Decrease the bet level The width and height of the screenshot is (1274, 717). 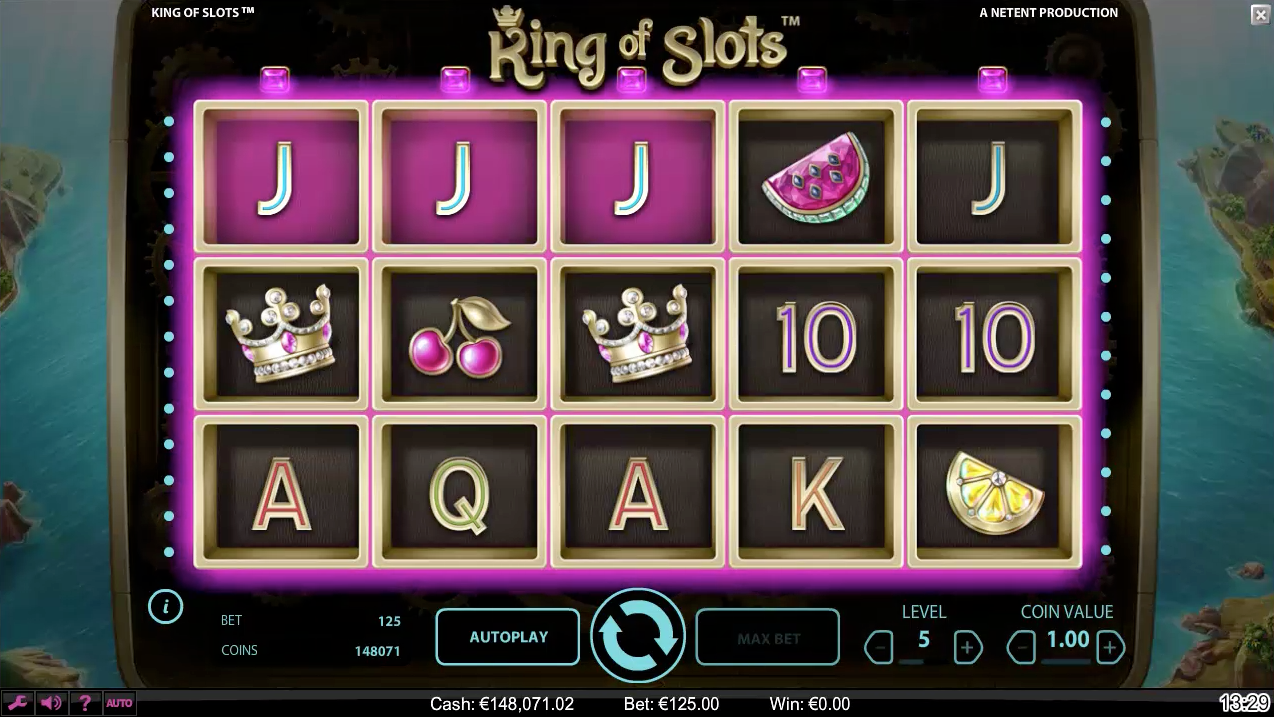[879, 648]
